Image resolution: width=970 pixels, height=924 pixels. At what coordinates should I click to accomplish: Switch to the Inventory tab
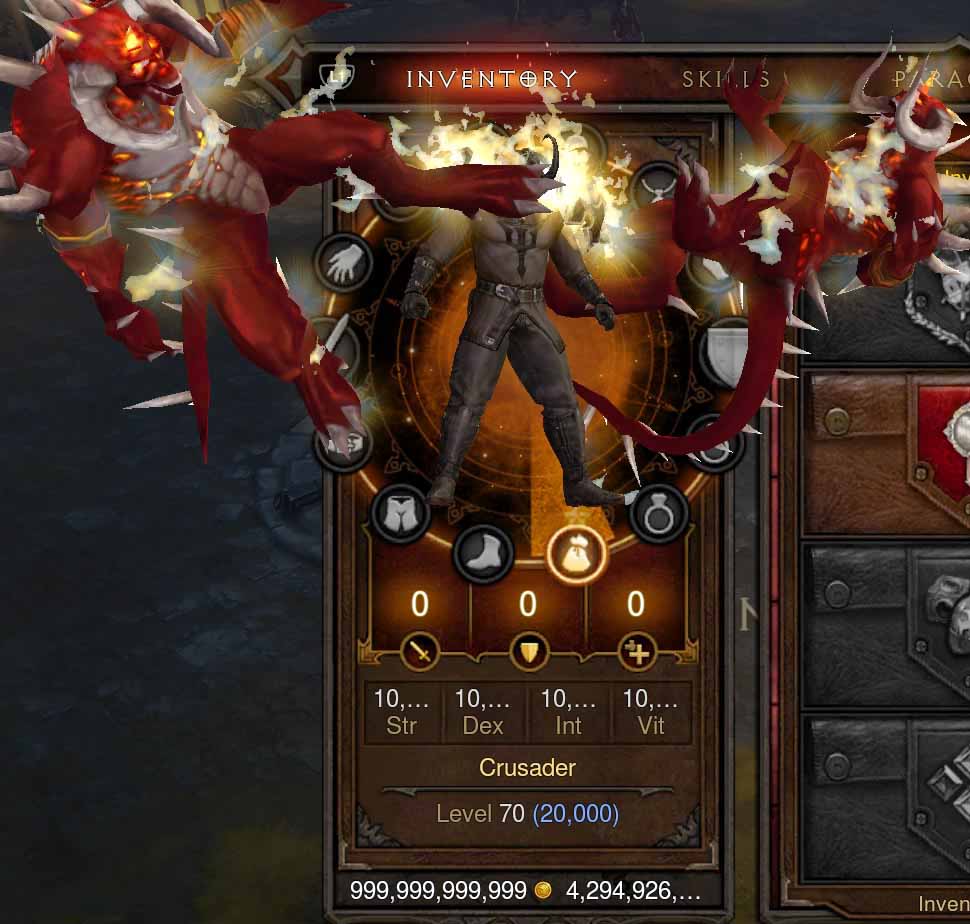tap(491, 79)
